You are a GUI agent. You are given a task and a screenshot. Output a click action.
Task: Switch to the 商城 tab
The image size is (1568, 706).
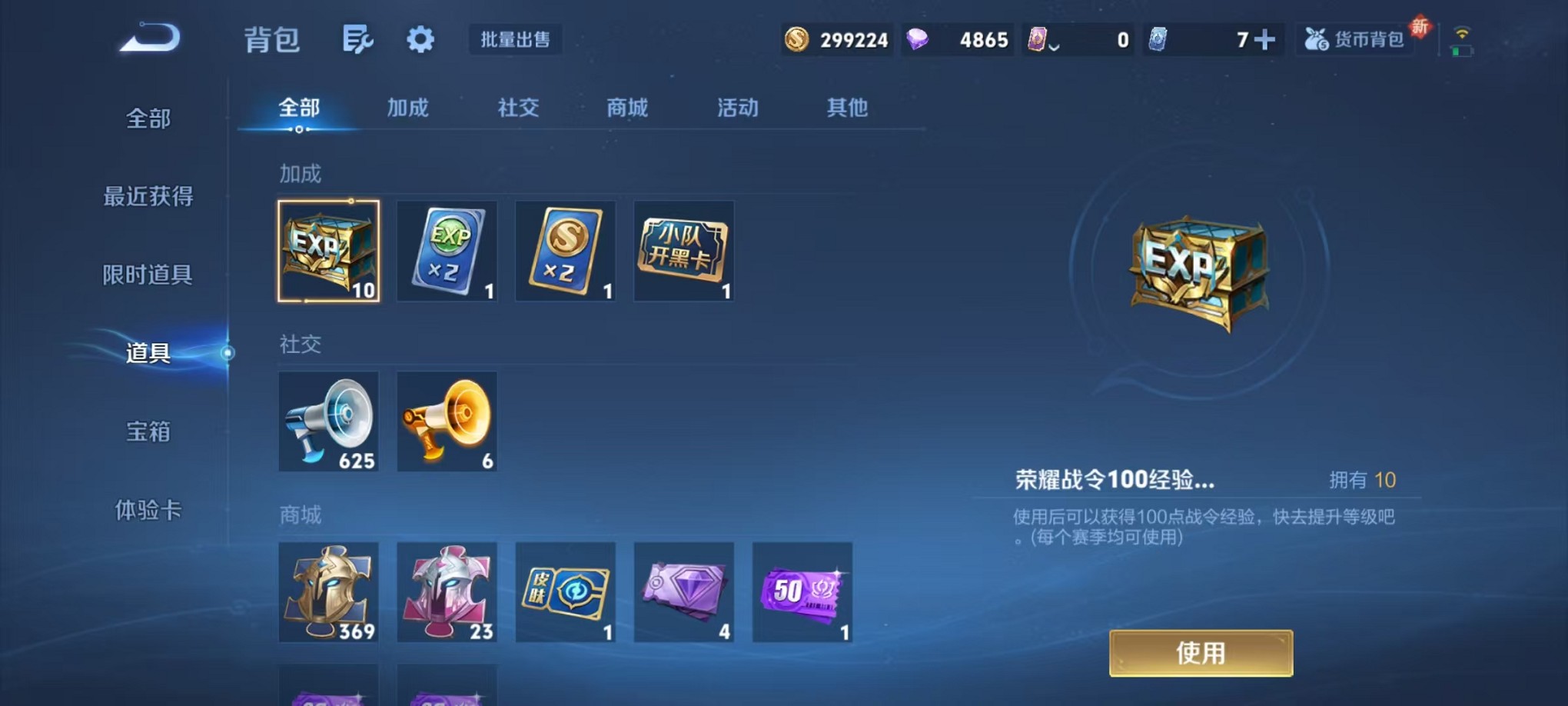pyautogui.click(x=626, y=108)
